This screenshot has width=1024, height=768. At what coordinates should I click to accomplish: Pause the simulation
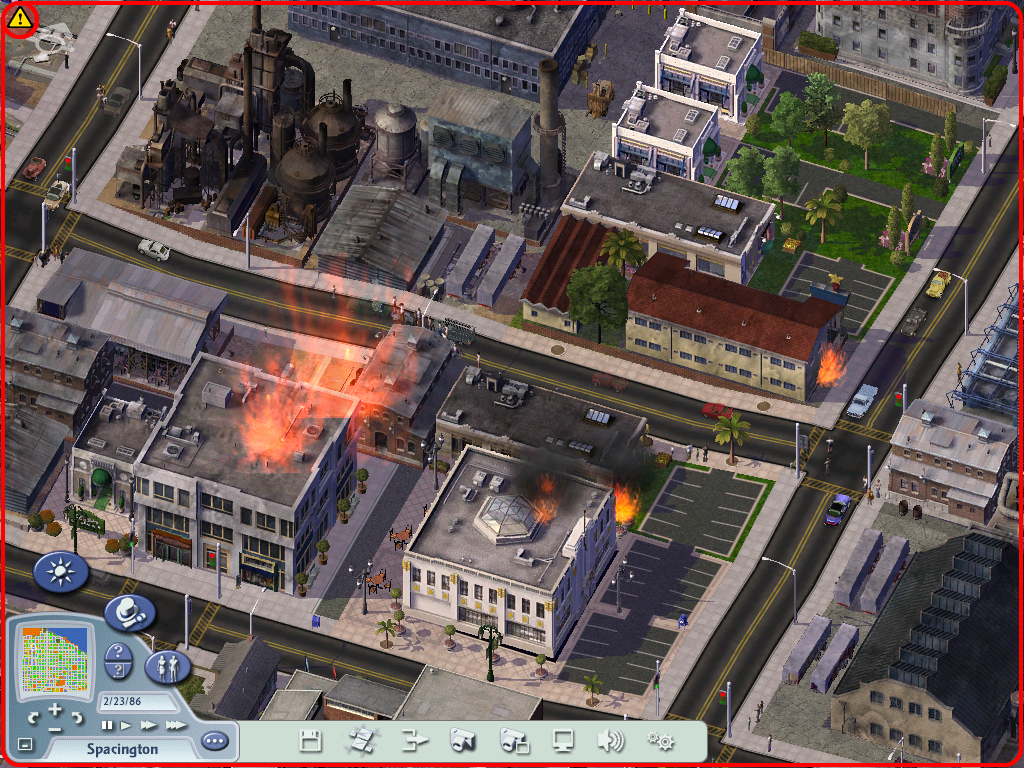click(106, 725)
